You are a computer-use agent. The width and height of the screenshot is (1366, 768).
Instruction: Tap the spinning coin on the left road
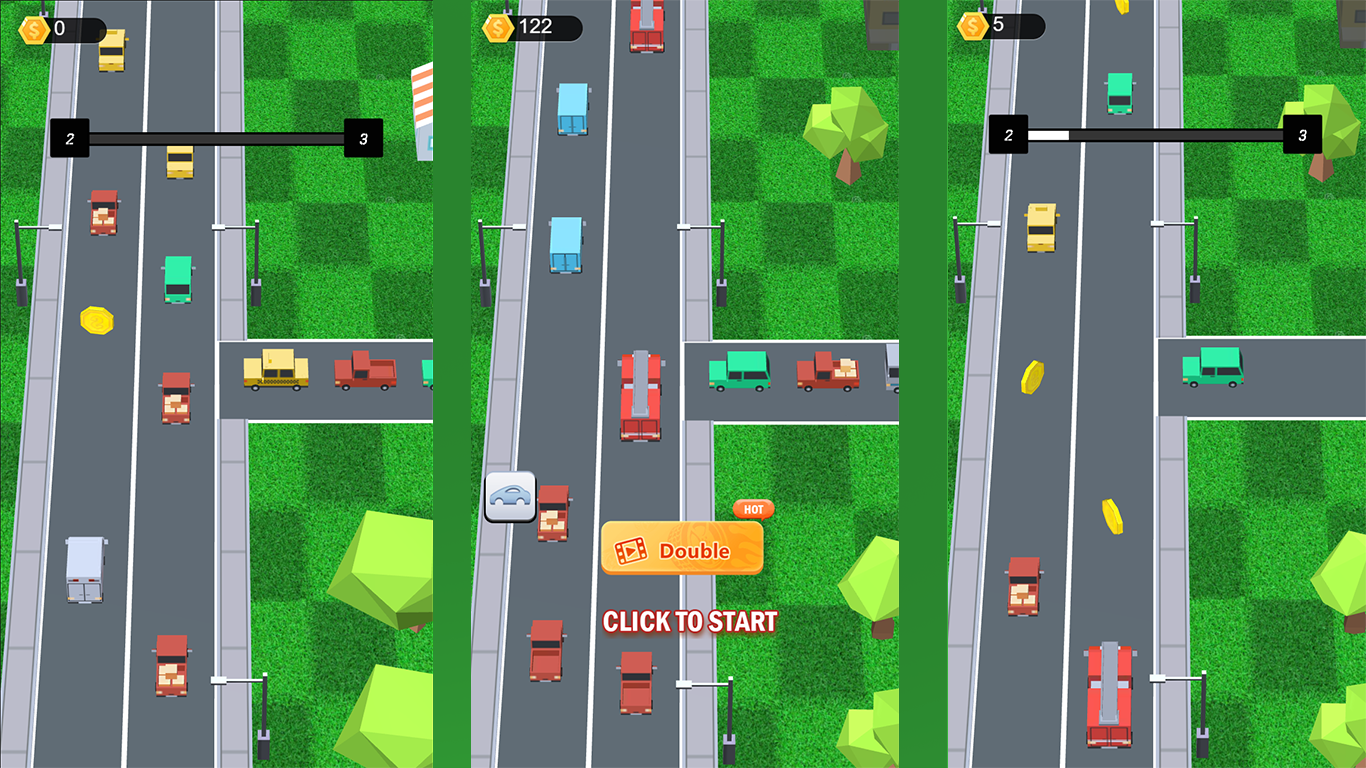(96, 320)
